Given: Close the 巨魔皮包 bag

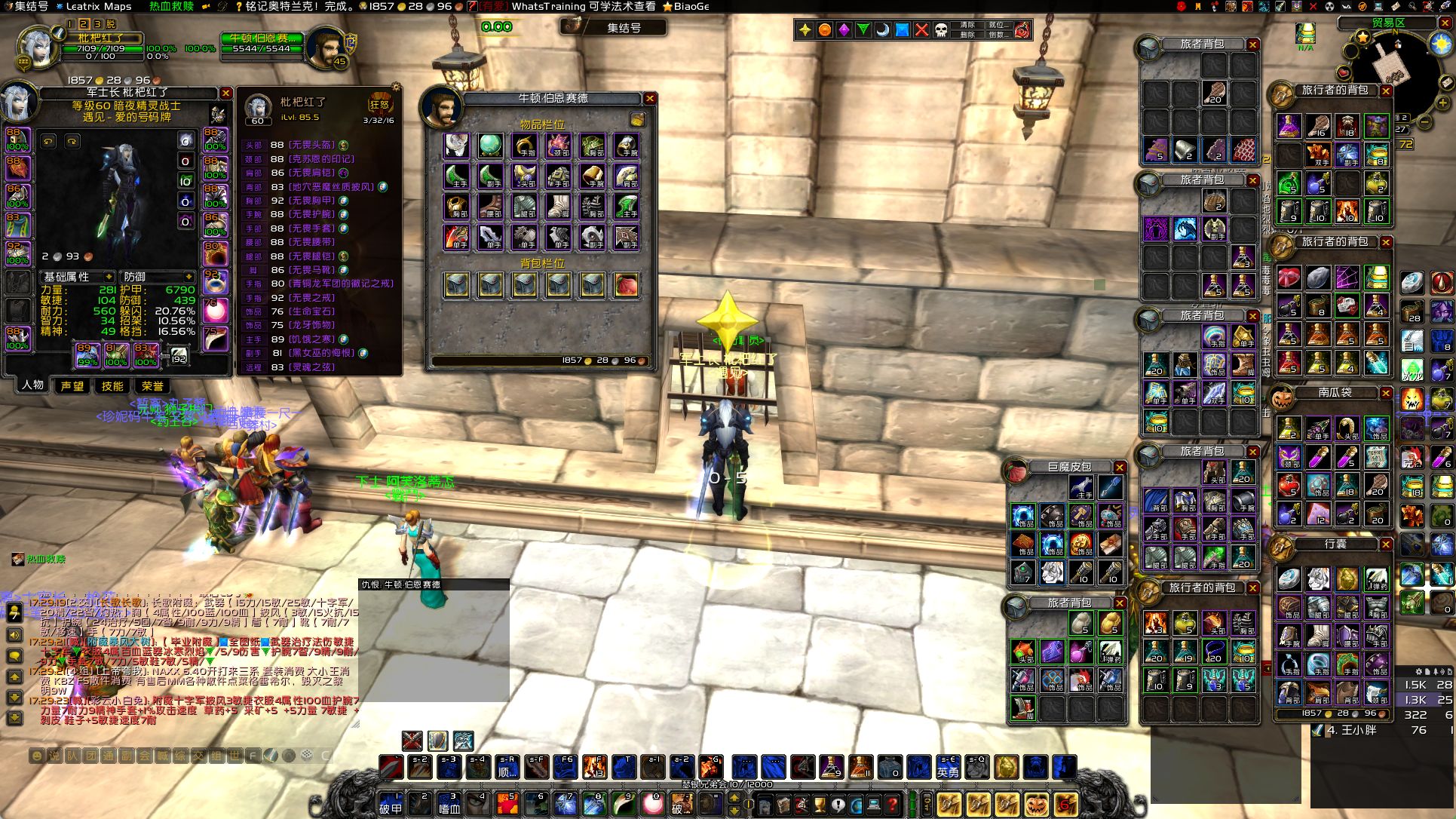Looking at the screenshot, I should coord(1120,468).
